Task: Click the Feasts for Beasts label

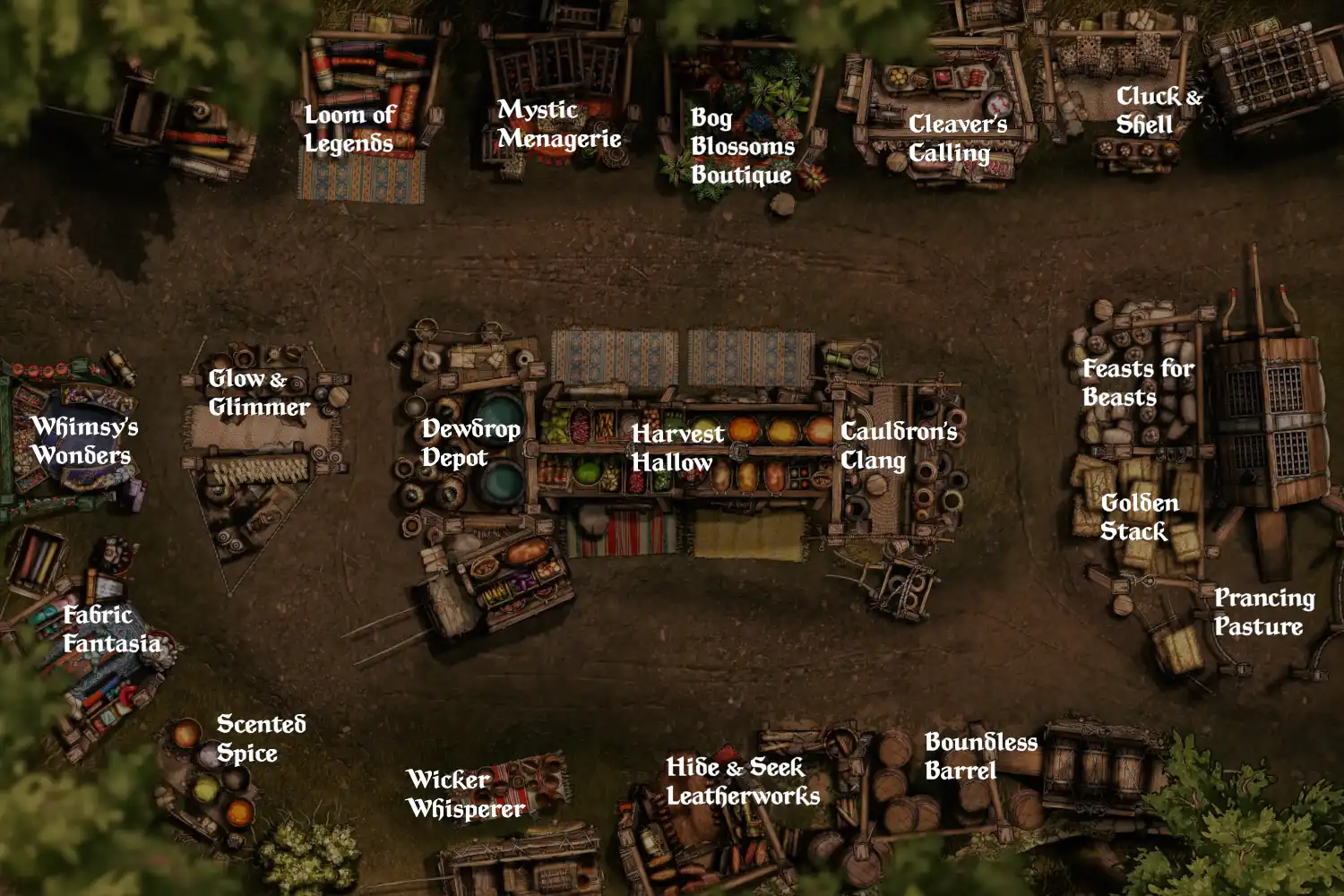Action: click(1137, 383)
